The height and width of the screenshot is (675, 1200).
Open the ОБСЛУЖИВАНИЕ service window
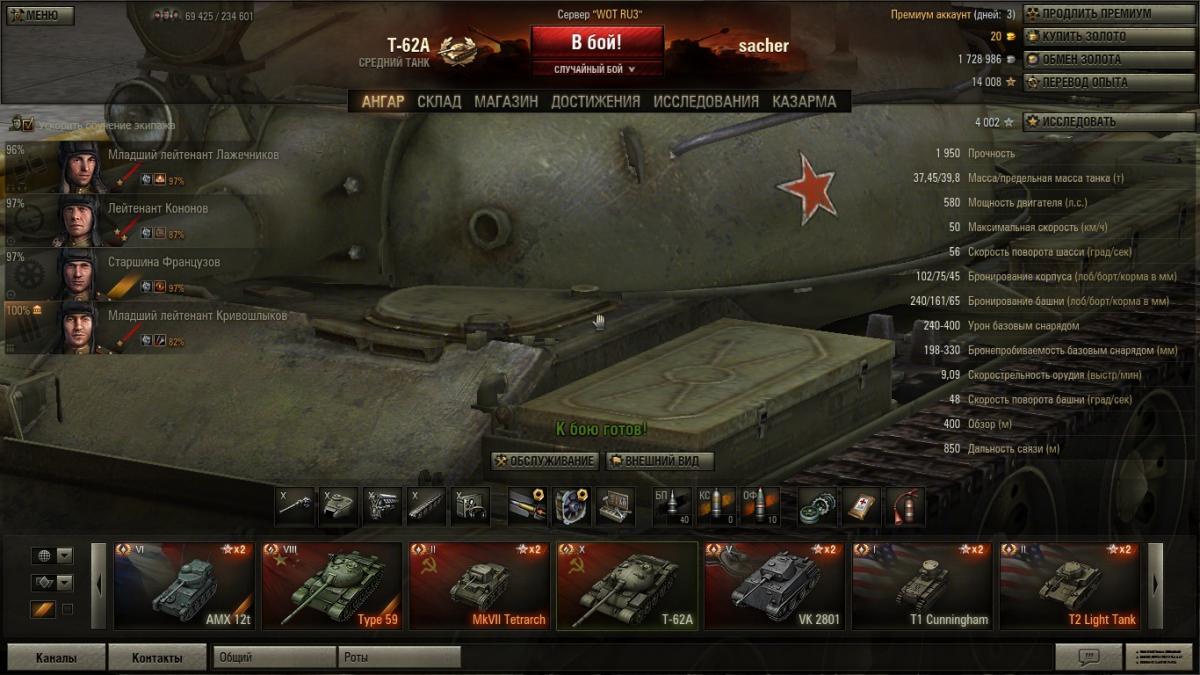click(x=545, y=461)
